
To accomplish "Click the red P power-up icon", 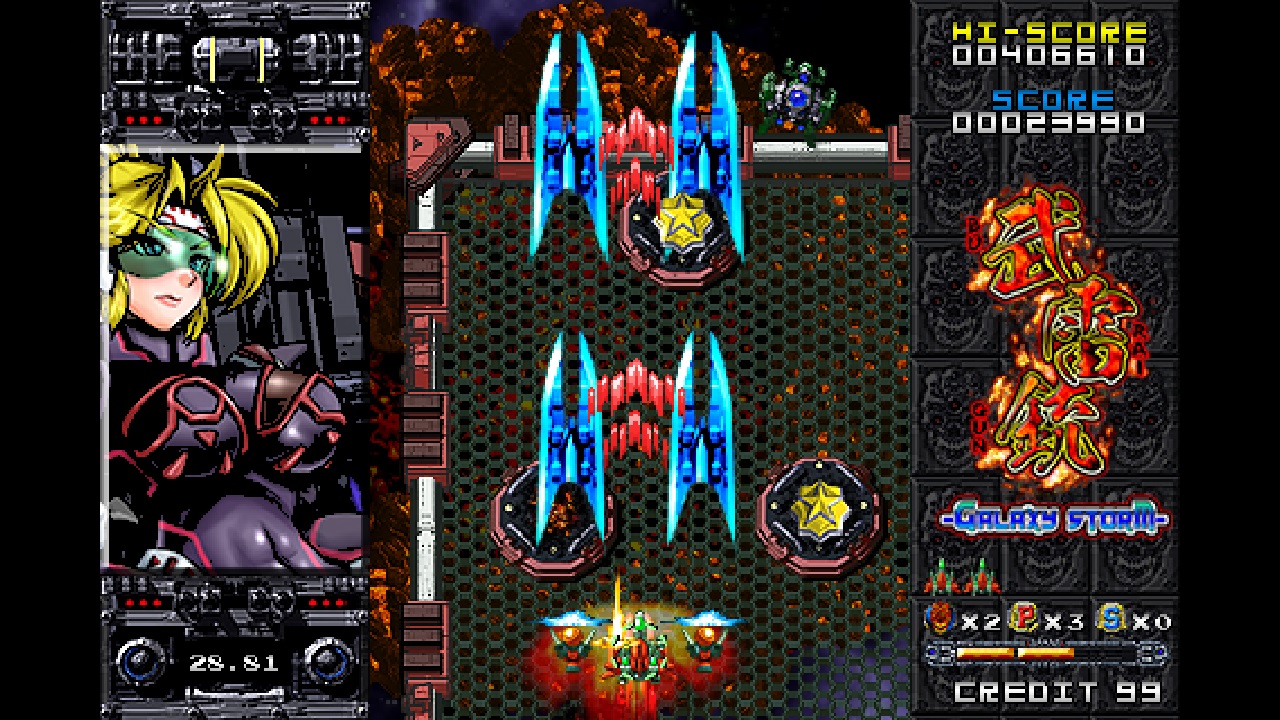I will pos(1025,620).
